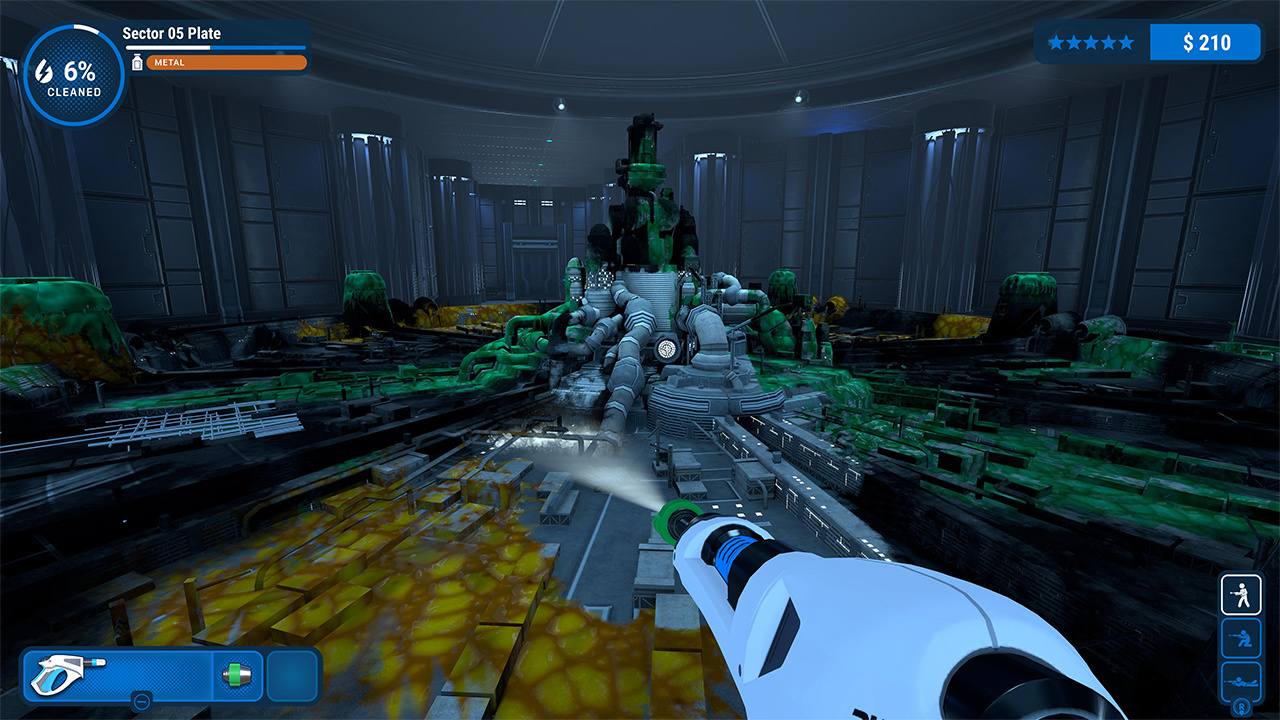Click the five-star rating display
This screenshot has height=720, width=1280.
pyautogui.click(x=1090, y=42)
